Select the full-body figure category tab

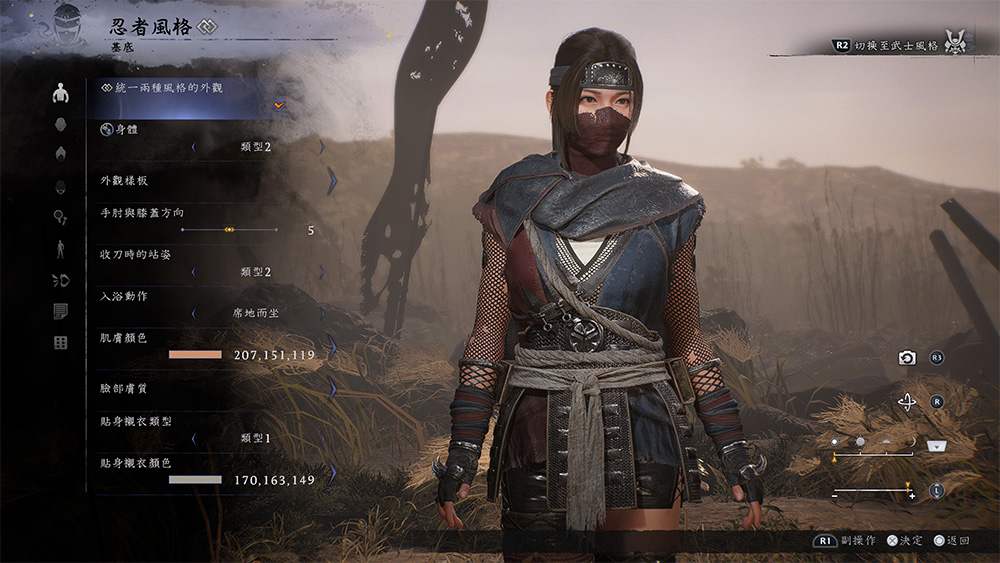coord(60,249)
